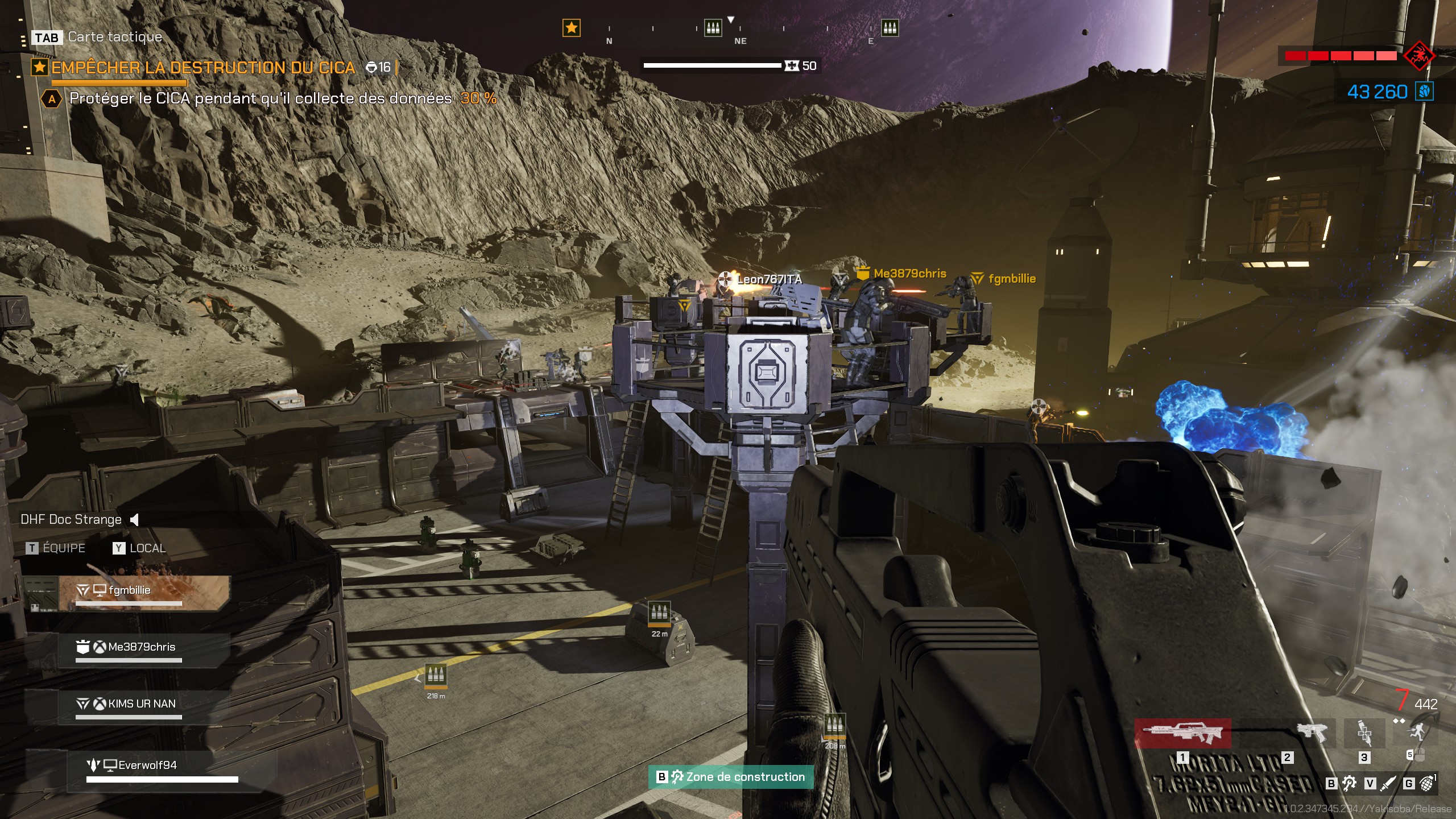The image size is (1456, 819).
Task: Select the Morita rifle weapon slot
Action: 1183,734
